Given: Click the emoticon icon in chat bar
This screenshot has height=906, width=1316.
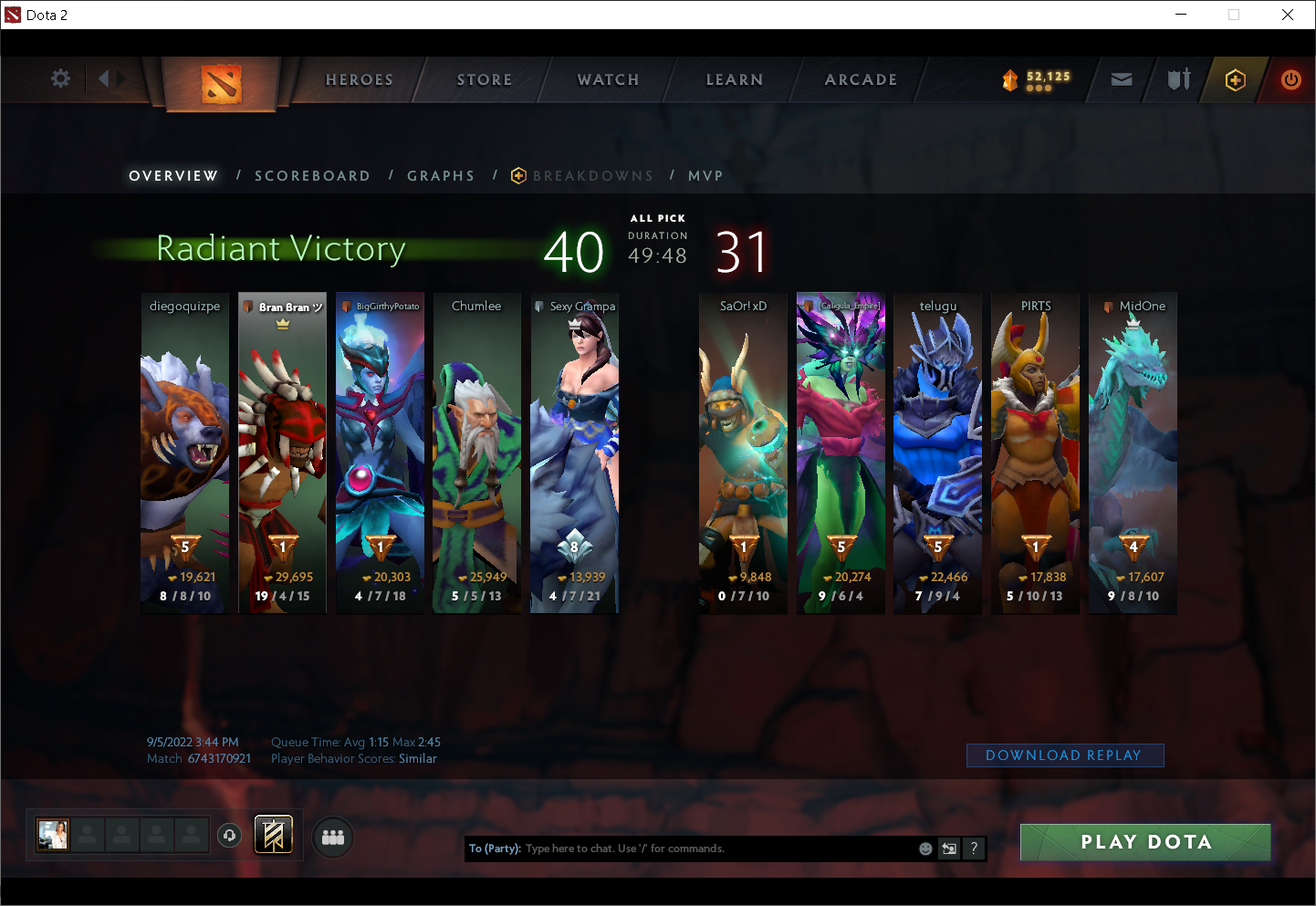Looking at the screenshot, I should (925, 849).
